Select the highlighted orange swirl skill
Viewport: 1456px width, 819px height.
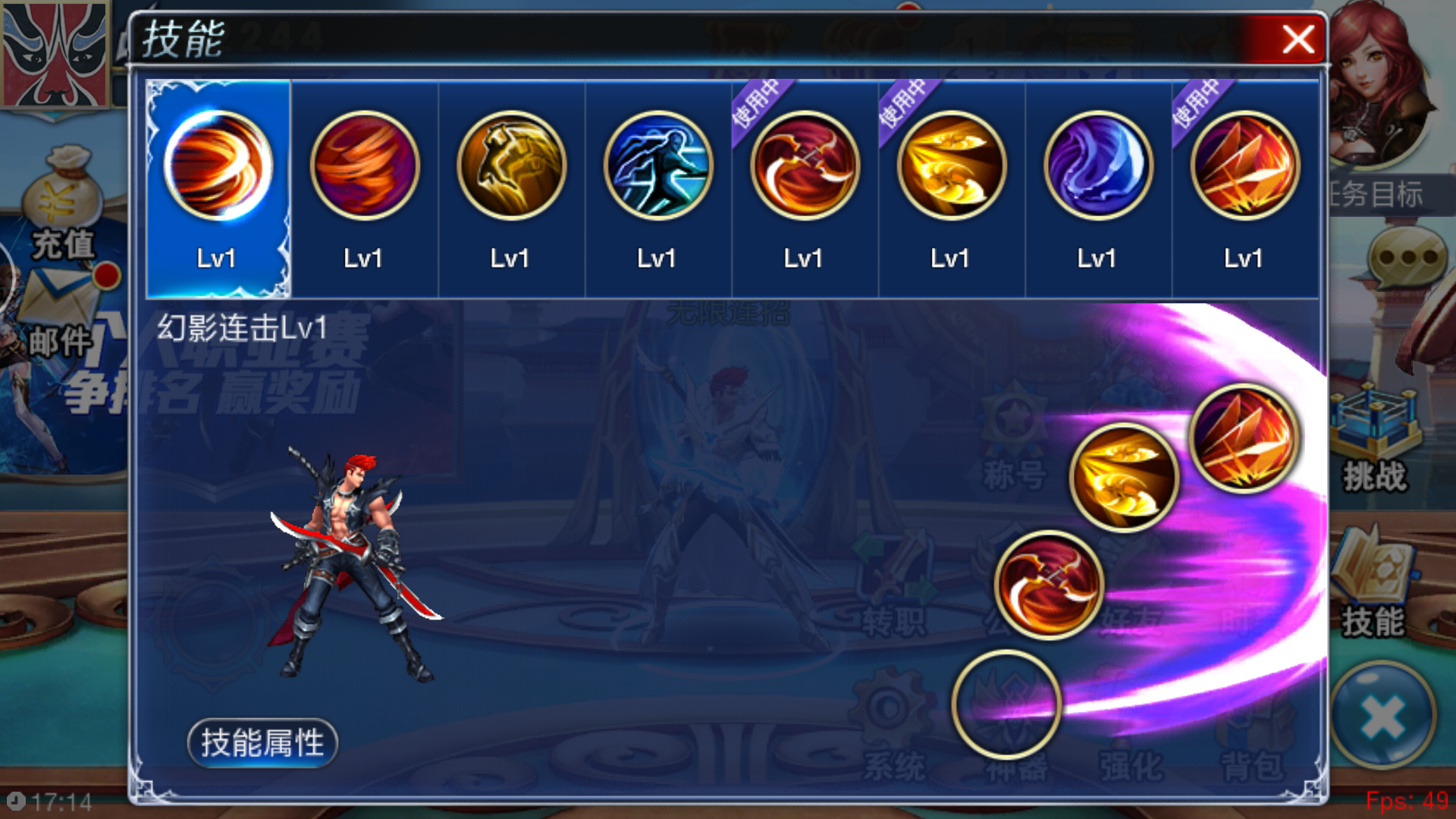218,166
